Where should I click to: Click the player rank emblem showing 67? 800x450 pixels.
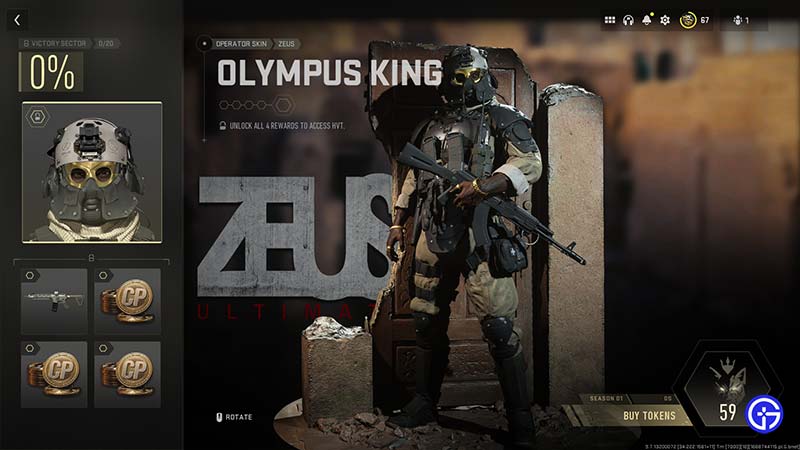pos(688,20)
